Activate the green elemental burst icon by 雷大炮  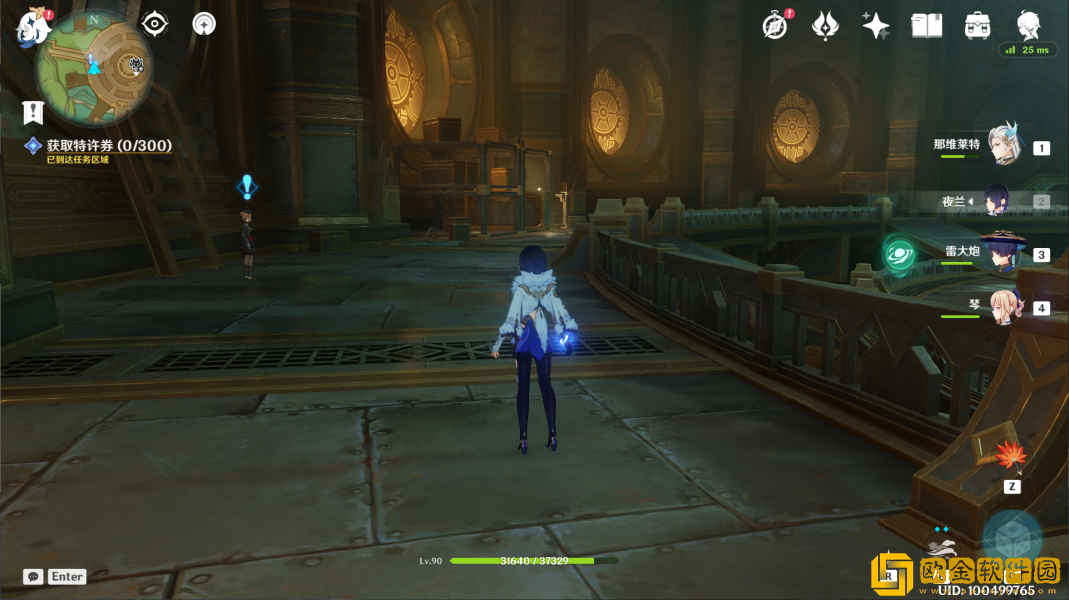pyautogui.click(x=900, y=252)
